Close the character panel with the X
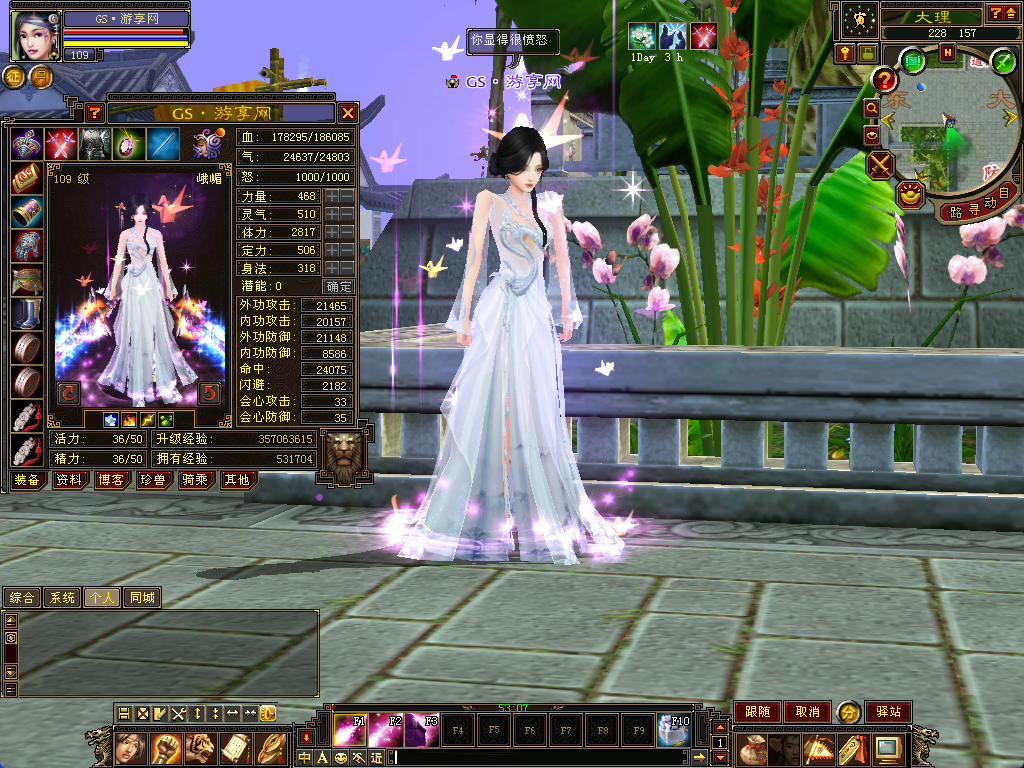The width and height of the screenshot is (1024, 768). (347, 113)
